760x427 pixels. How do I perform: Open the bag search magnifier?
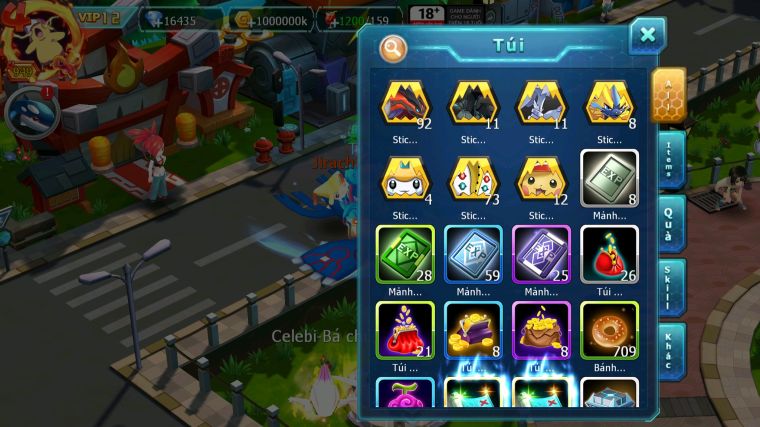coord(394,46)
